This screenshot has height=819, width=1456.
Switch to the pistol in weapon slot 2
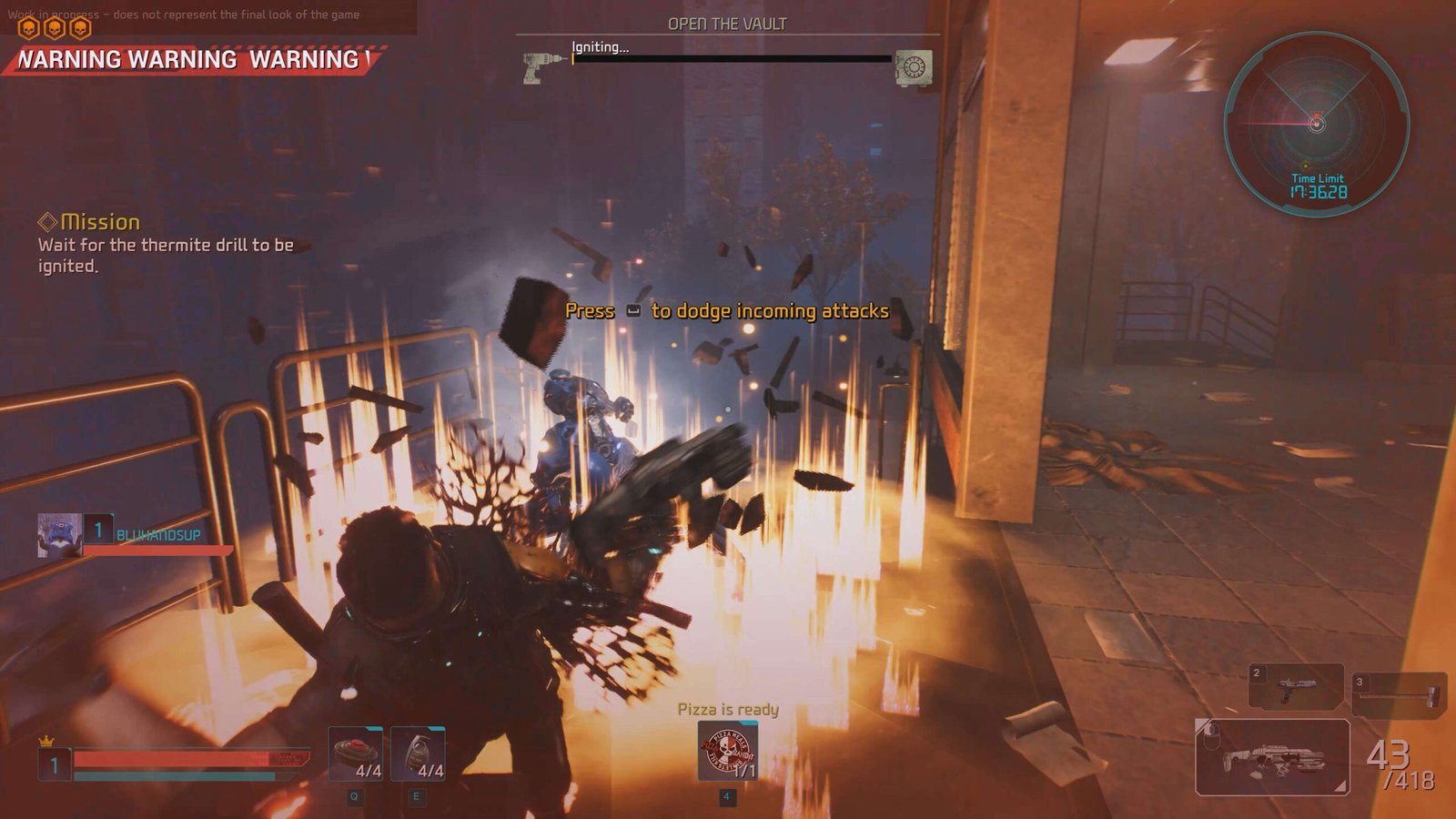click(1295, 686)
